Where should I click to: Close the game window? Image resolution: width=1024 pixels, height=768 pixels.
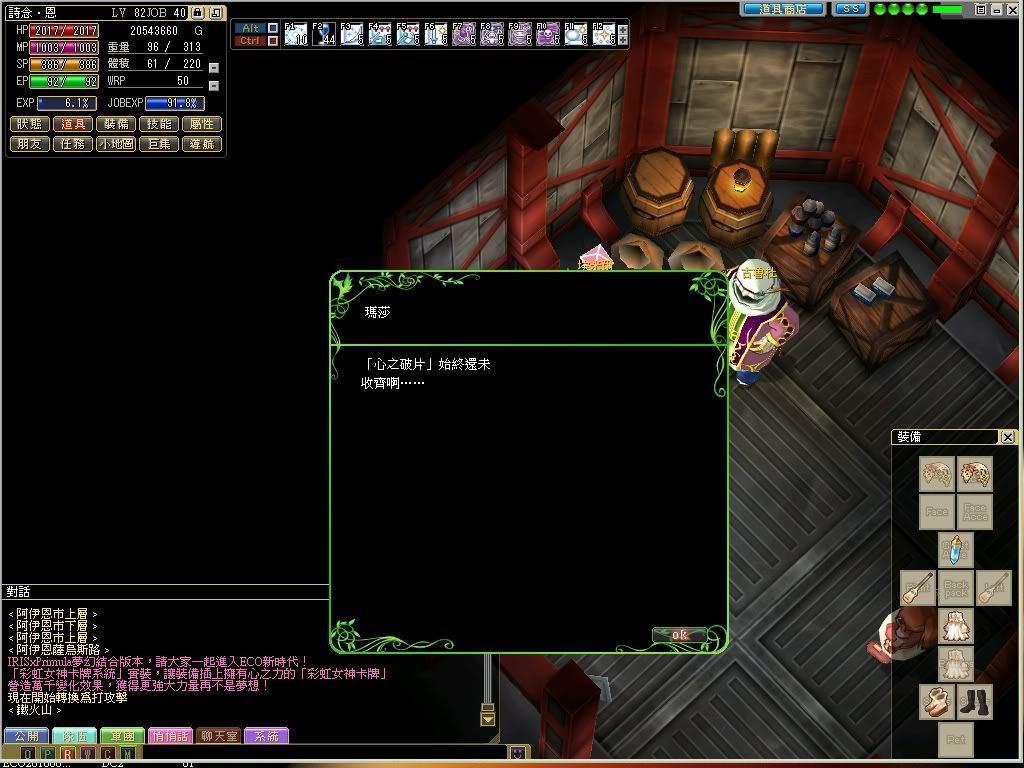pyautogui.click(x=1013, y=9)
